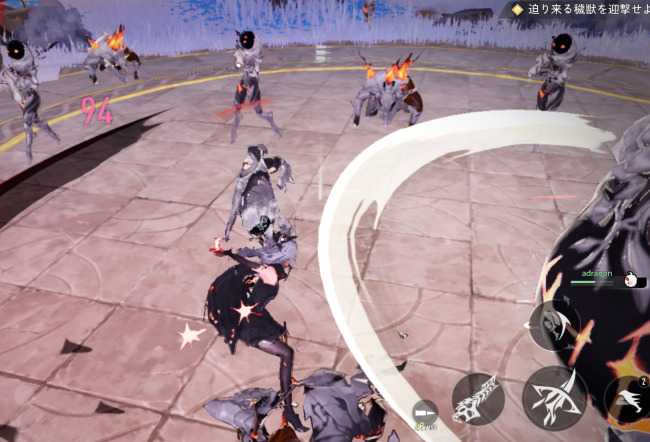This screenshot has width=650, height=442.
Task: Activate the winged dash skill button
Action: point(628,398)
